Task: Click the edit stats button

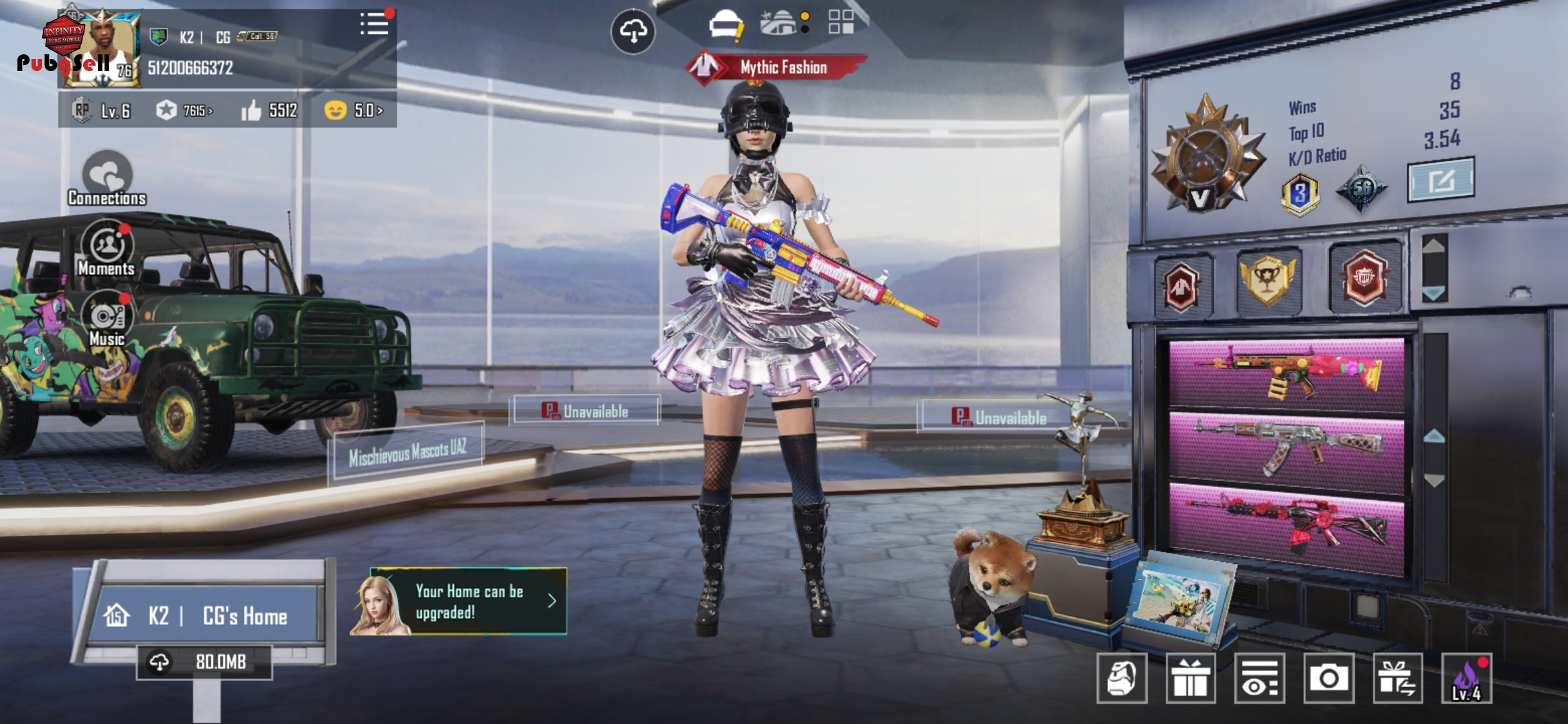Action: click(x=1441, y=180)
